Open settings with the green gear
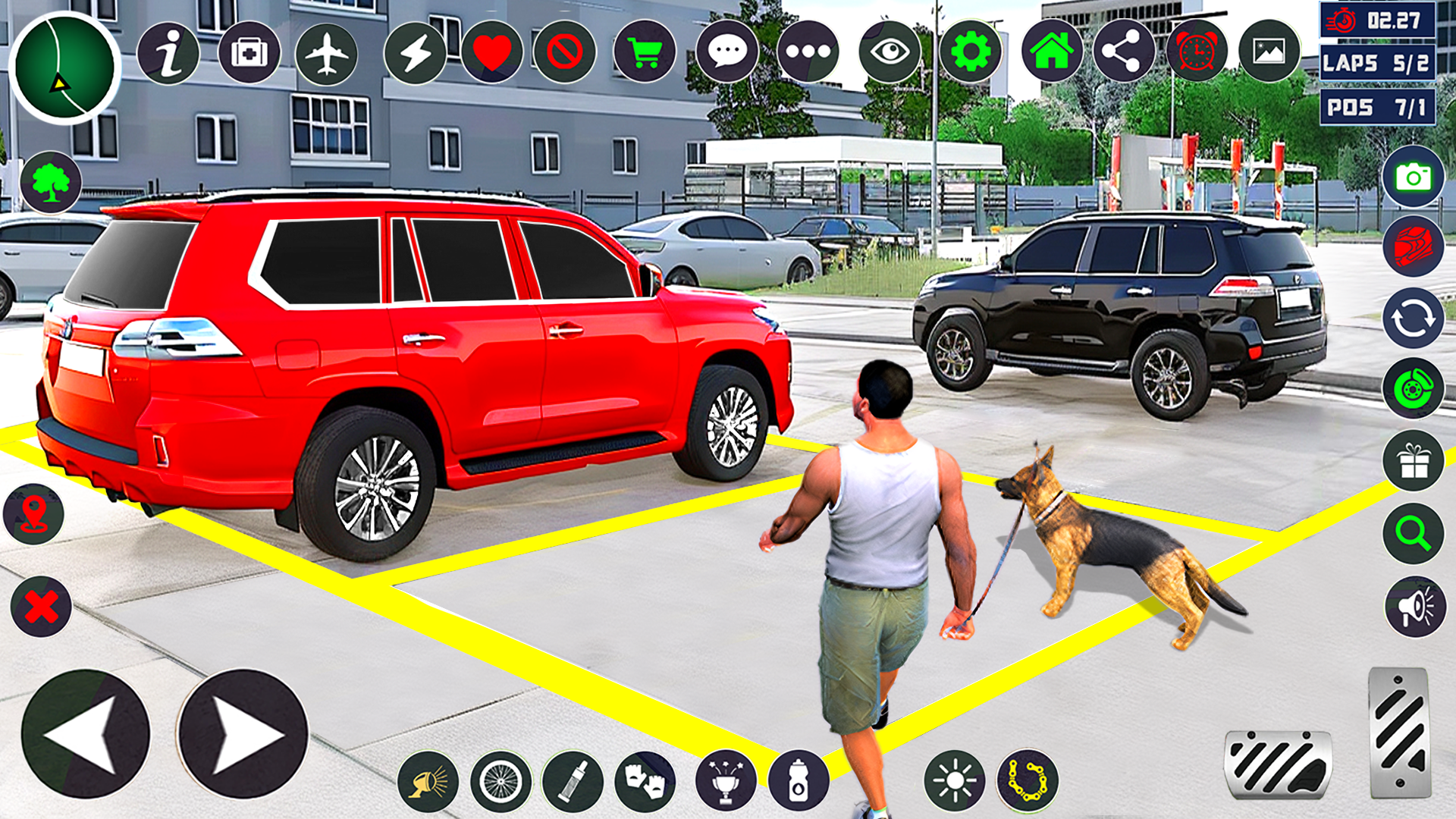 [x=971, y=52]
